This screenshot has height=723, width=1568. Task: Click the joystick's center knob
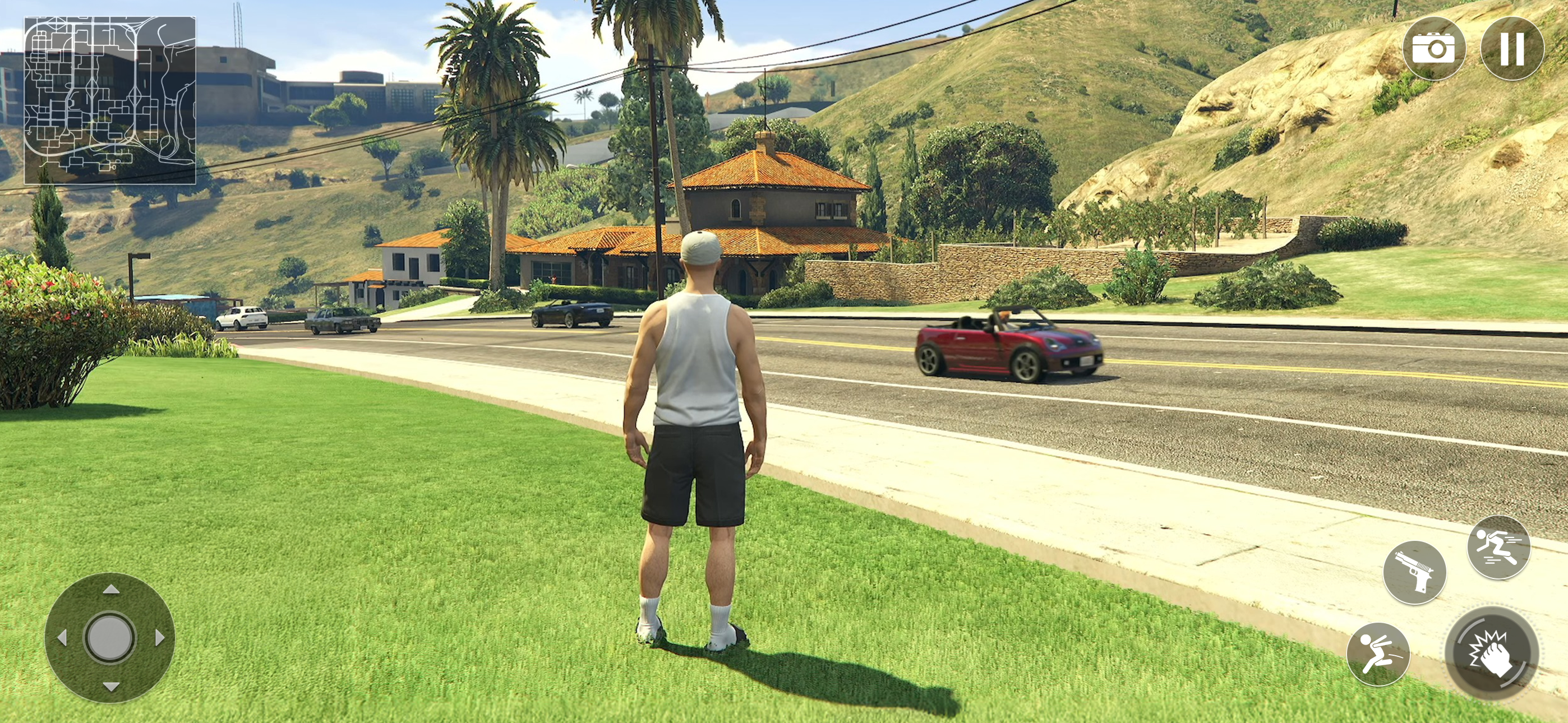coord(110,638)
